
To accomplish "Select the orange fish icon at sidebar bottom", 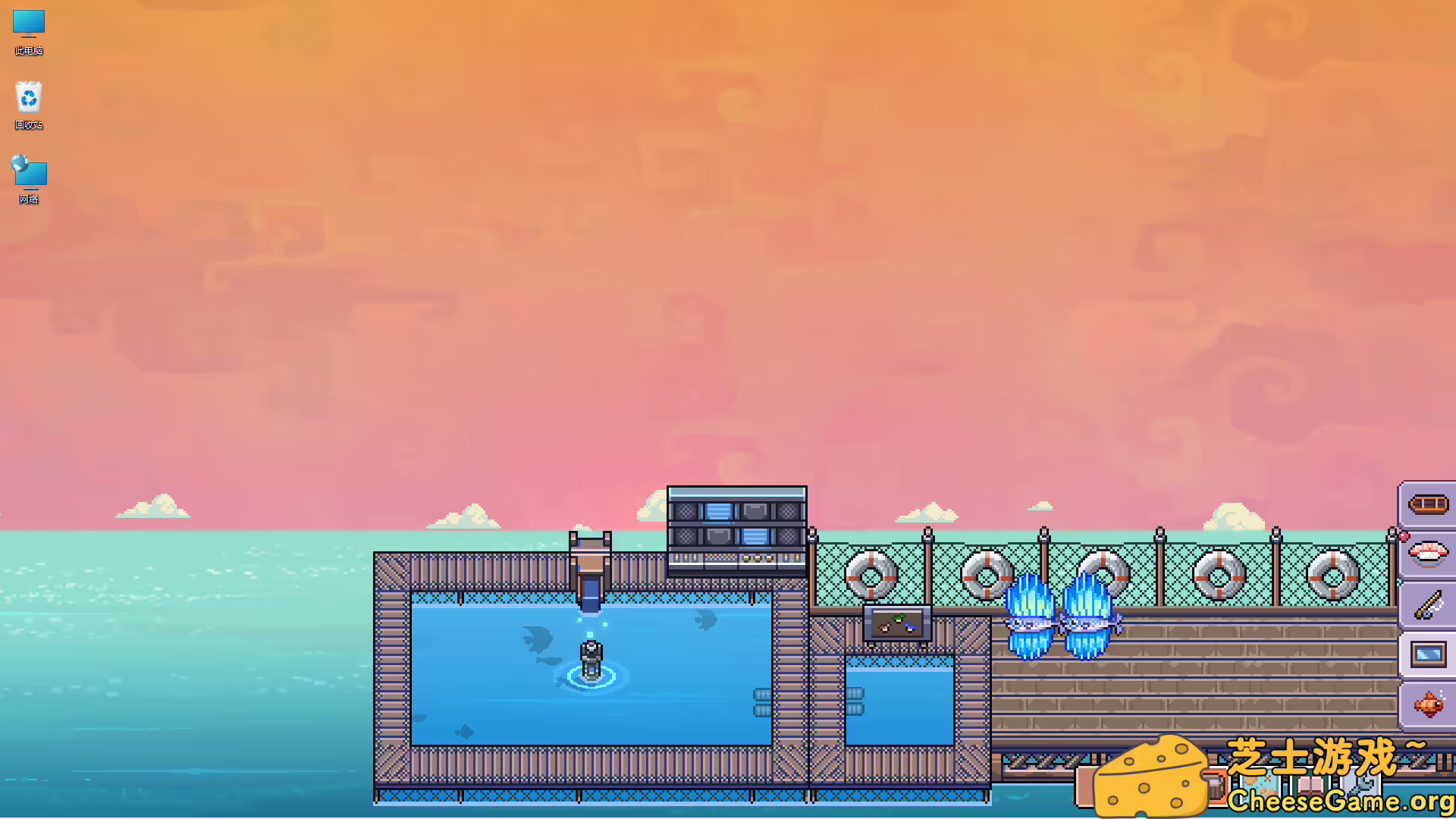I will tap(1429, 704).
